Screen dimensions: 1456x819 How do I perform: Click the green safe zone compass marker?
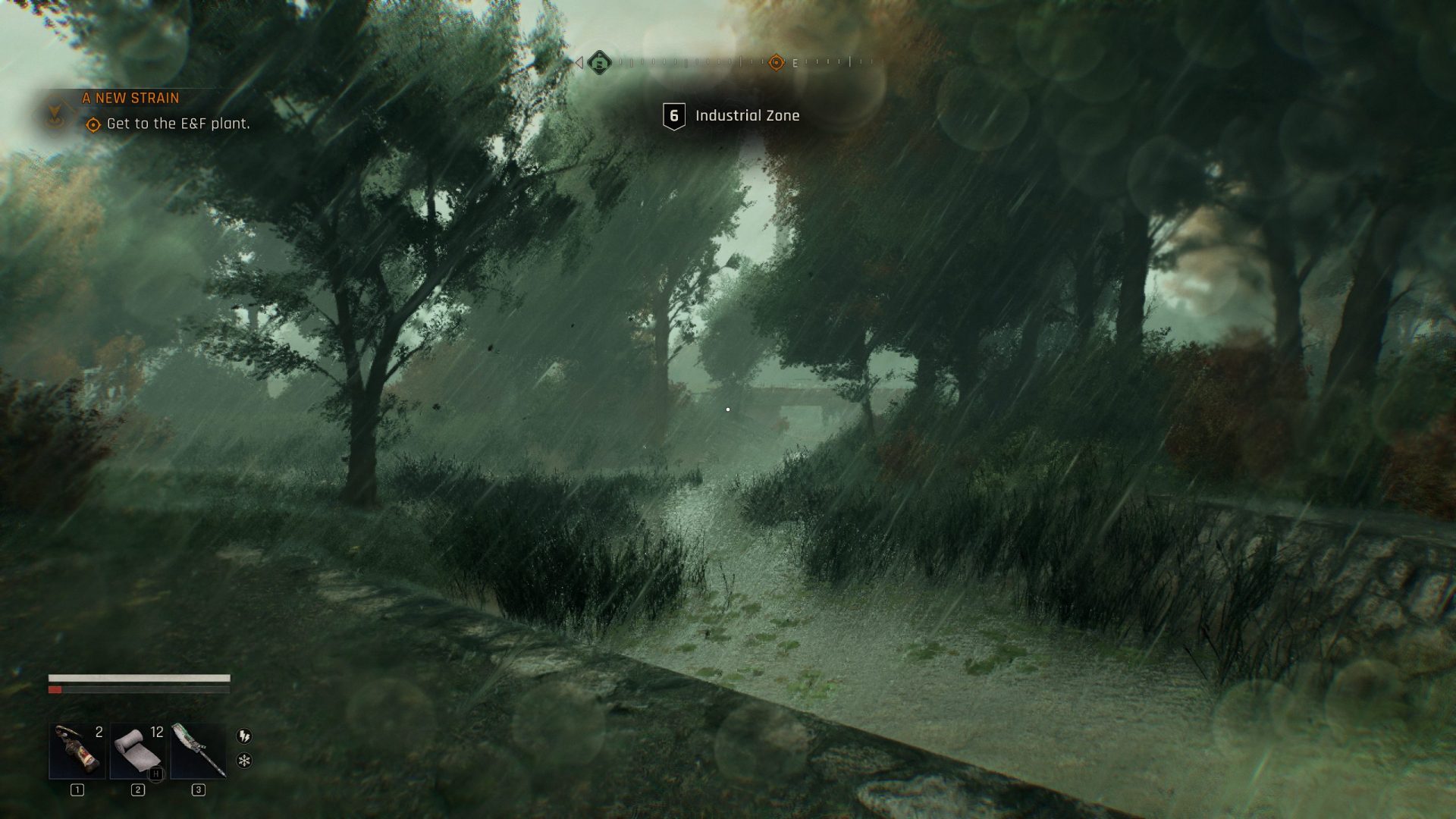pos(599,64)
